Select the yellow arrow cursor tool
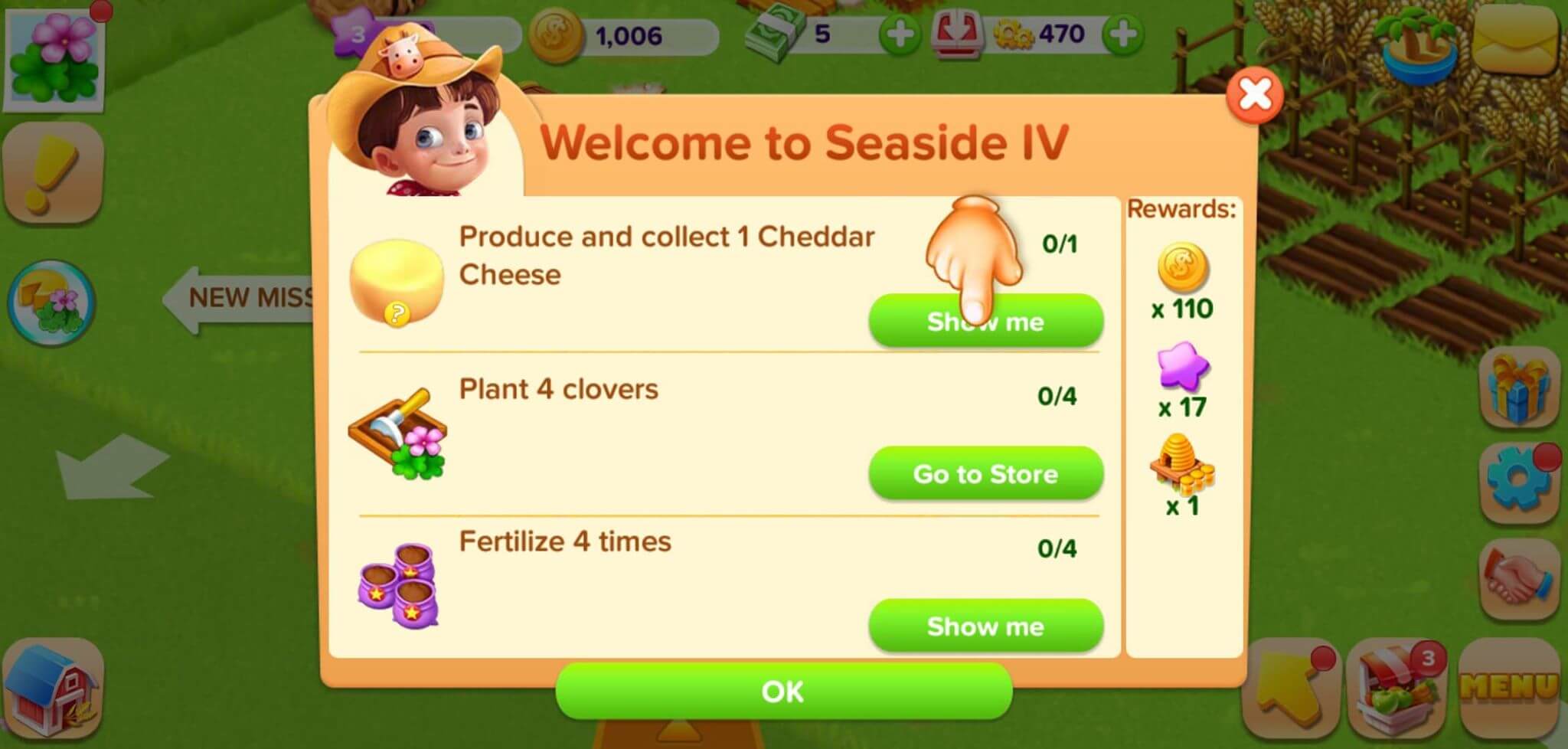The image size is (1568, 749). (1291, 687)
